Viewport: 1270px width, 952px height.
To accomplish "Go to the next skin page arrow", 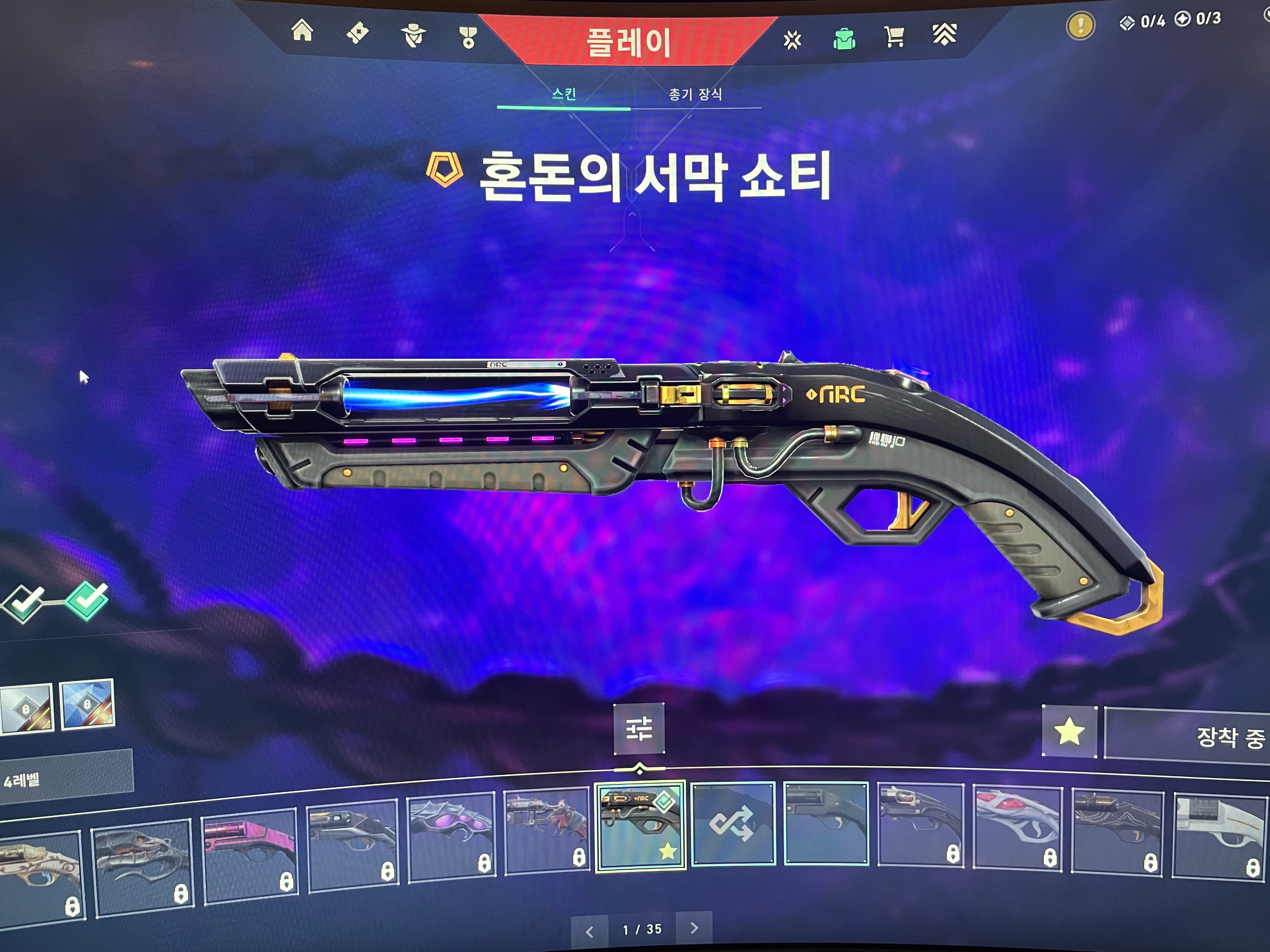I will pyautogui.click(x=694, y=928).
